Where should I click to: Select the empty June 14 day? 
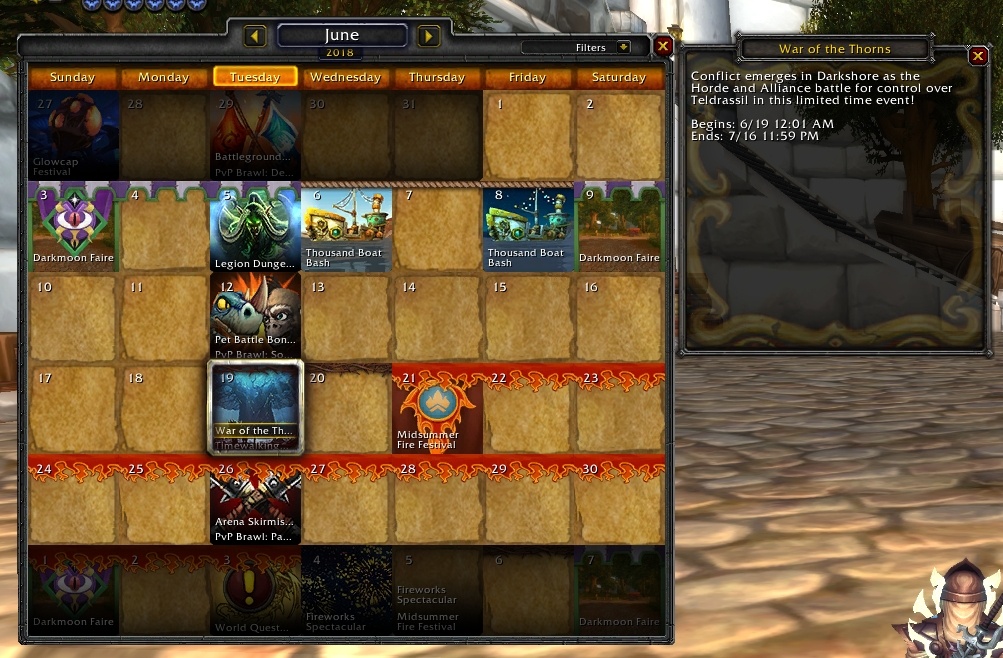(437, 320)
